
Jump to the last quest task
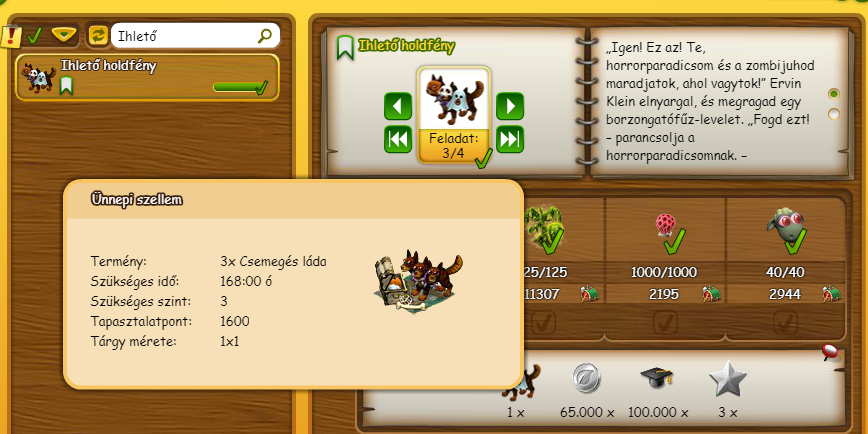coord(510,139)
